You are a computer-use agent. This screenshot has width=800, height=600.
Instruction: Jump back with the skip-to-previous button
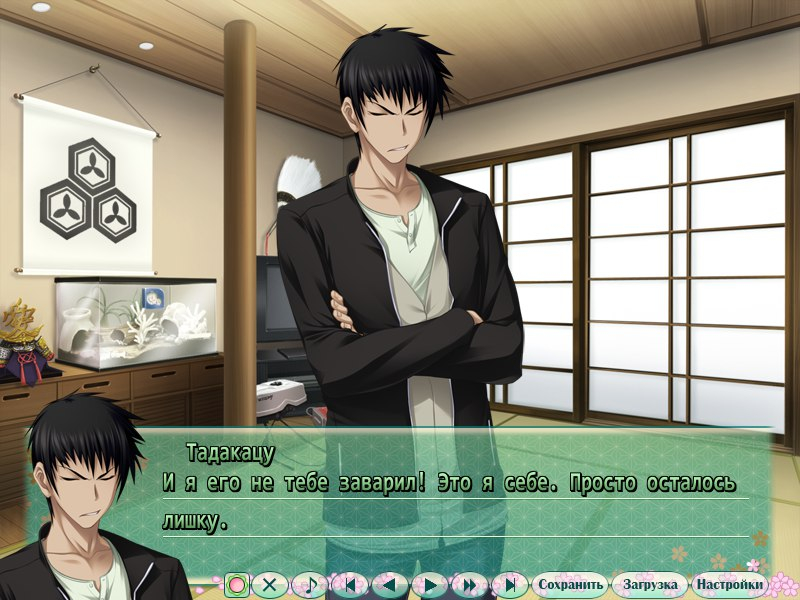pos(349,585)
